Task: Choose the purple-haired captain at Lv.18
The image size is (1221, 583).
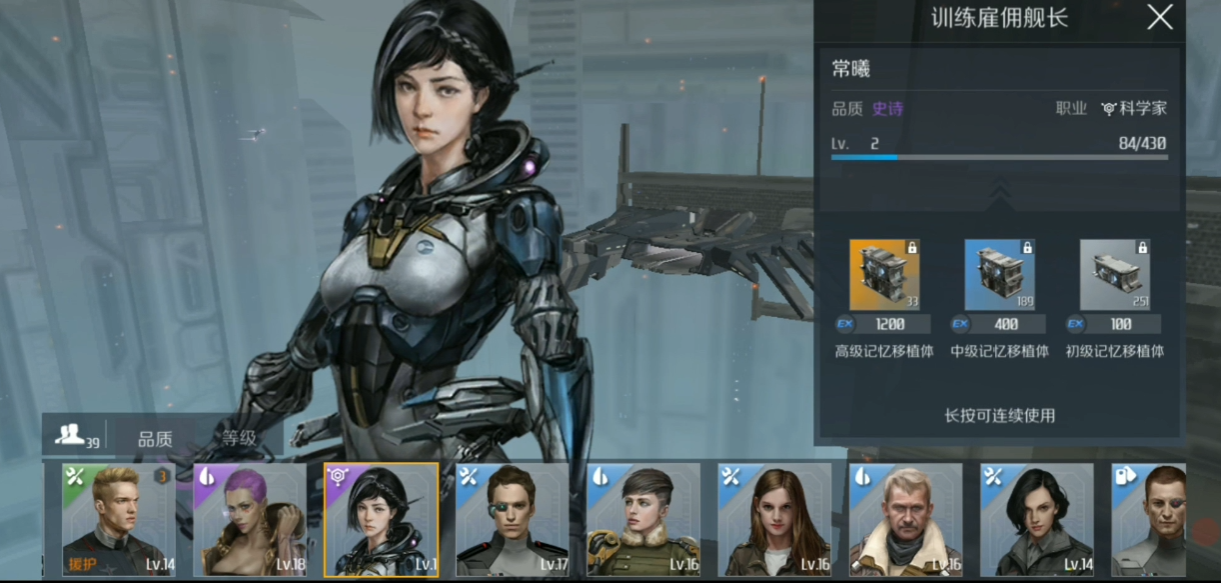Action: 250,520
